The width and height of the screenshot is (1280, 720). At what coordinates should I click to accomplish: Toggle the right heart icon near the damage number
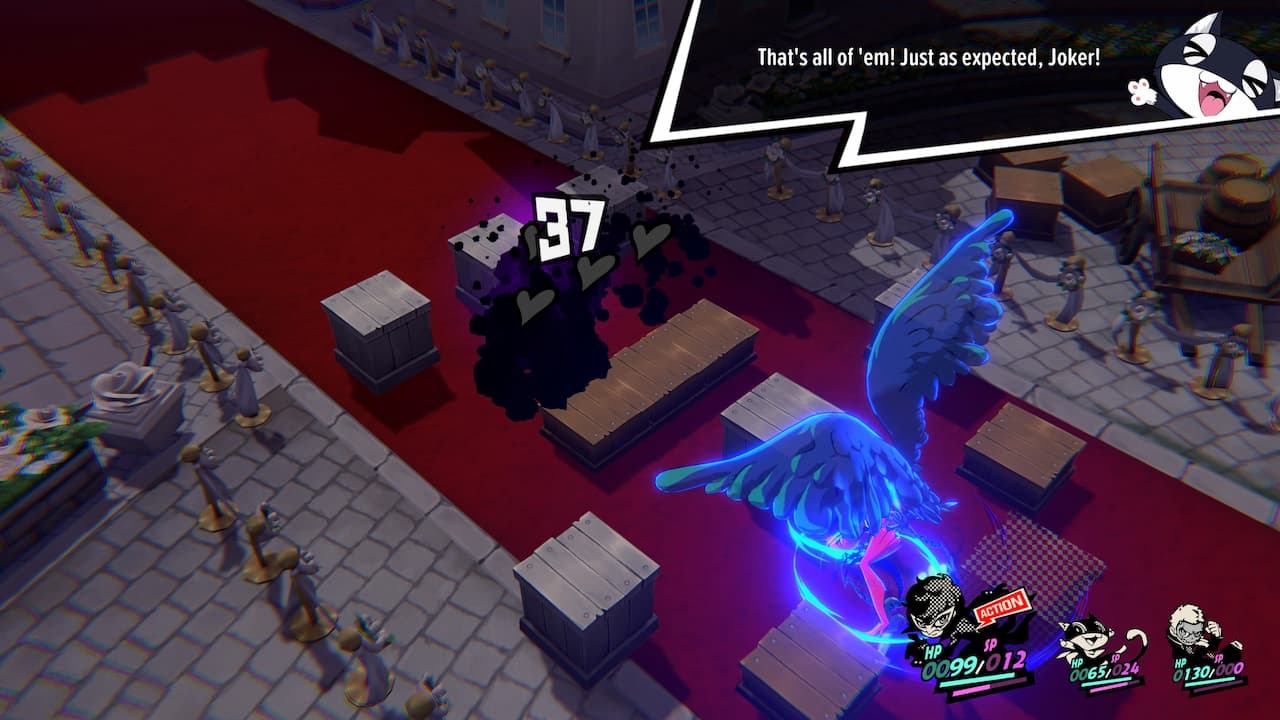(x=650, y=242)
